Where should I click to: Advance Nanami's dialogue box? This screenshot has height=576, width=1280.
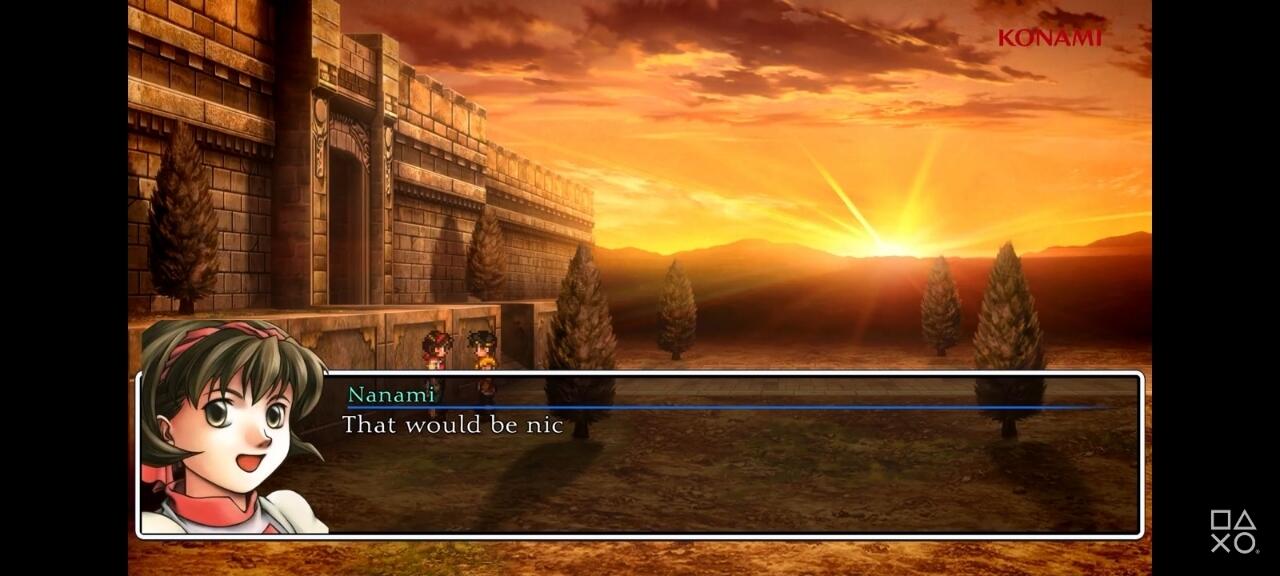point(740,455)
